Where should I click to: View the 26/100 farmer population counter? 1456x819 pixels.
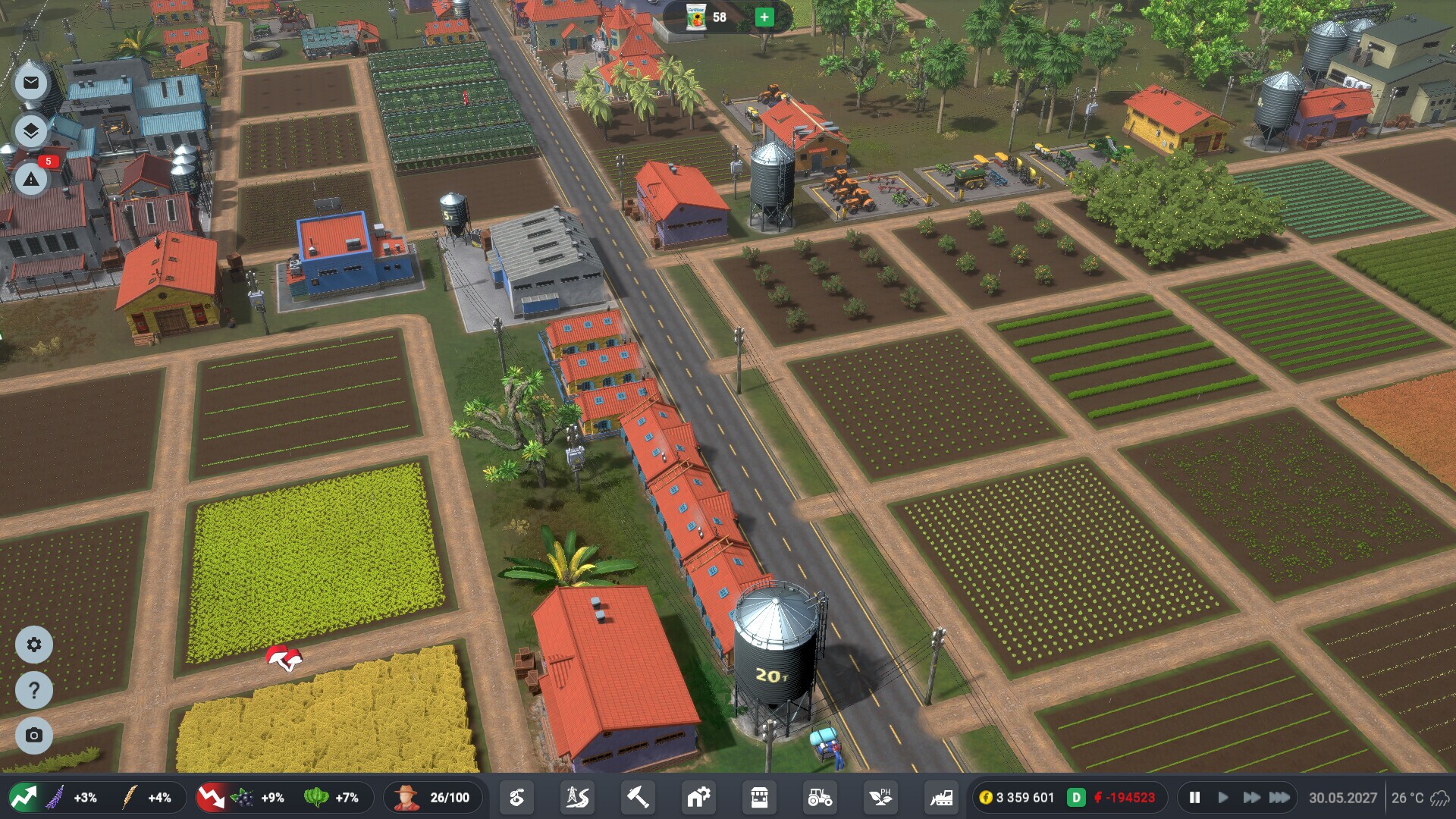click(x=433, y=797)
